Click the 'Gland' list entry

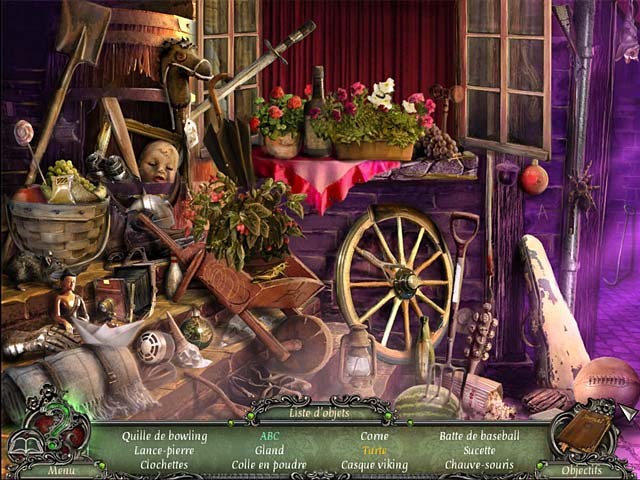[x=269, y=450]
